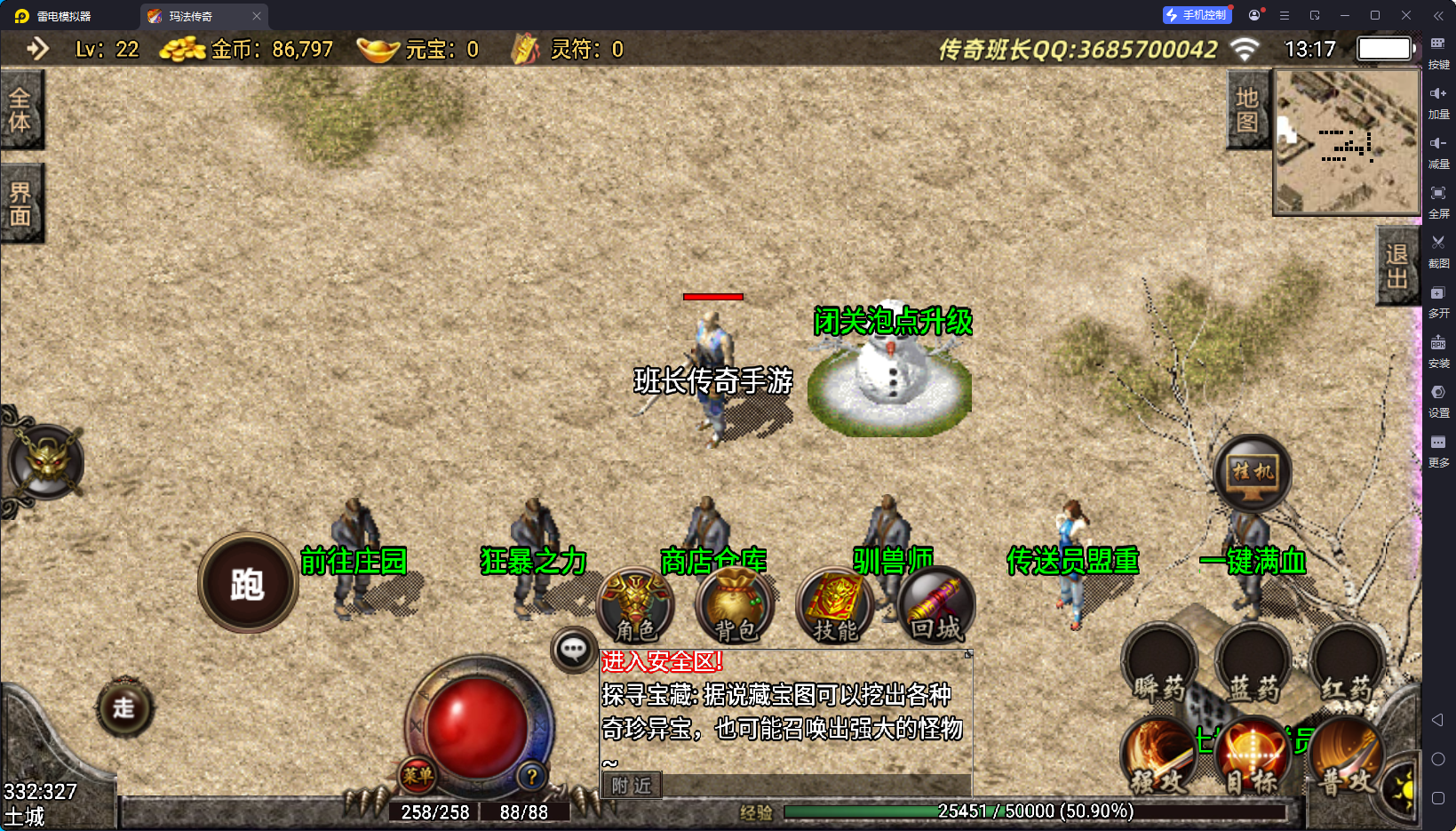This screenshot has width=1456, height=831.
Task: Activate 挂机 auto-battle mode
Action: (1253, 473)
